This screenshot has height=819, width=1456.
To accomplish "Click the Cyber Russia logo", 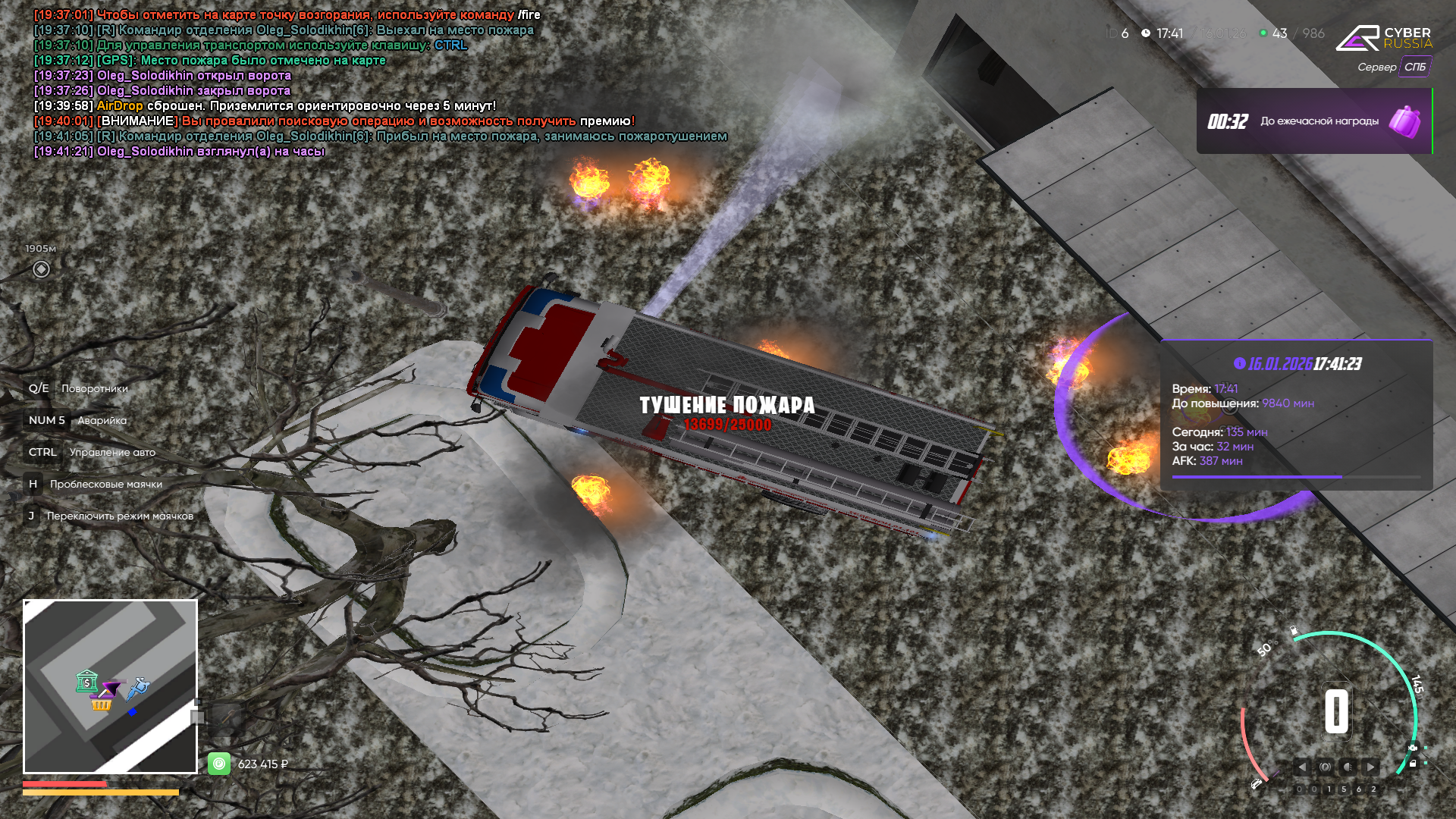I will tap(1383, 38).
